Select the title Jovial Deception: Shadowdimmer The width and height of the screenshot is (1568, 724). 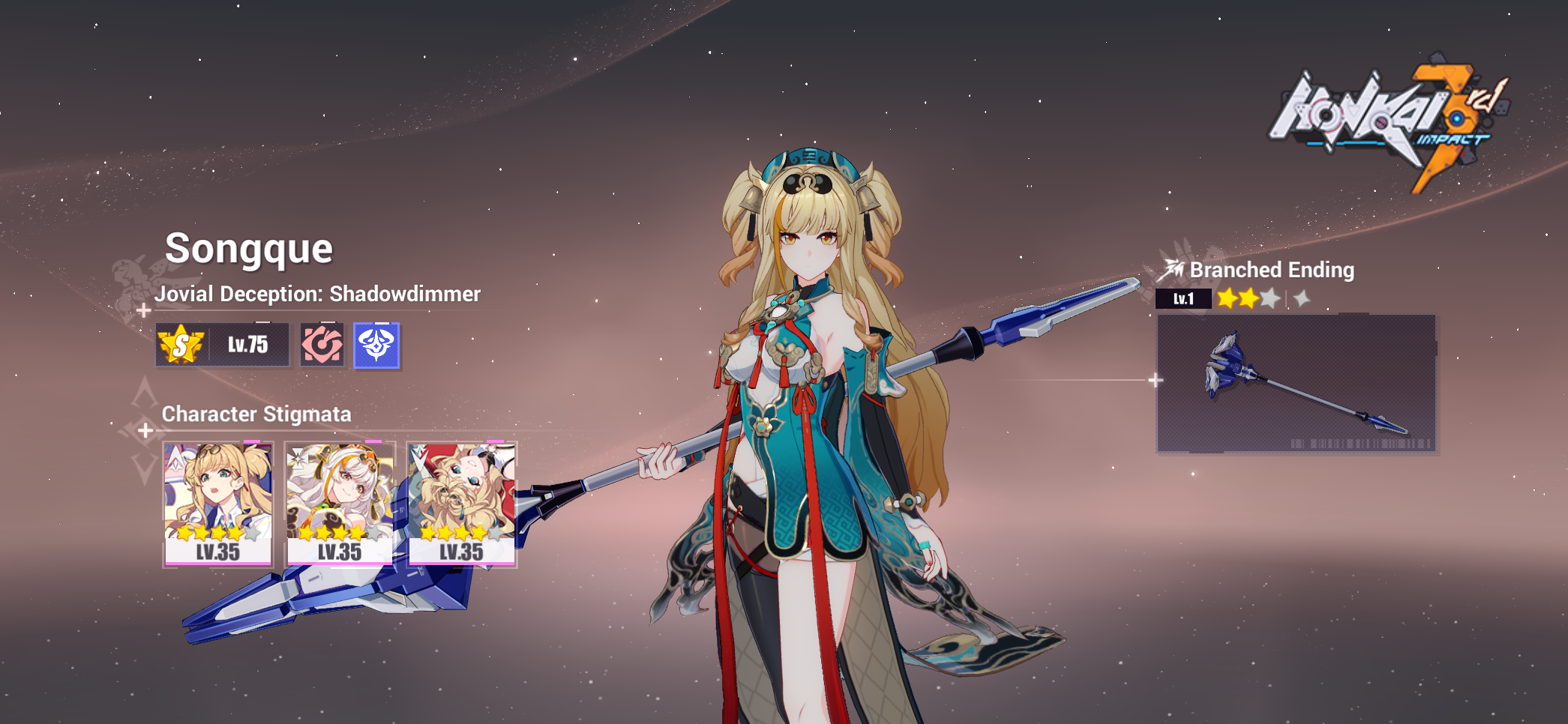click(x=318, y=294)
